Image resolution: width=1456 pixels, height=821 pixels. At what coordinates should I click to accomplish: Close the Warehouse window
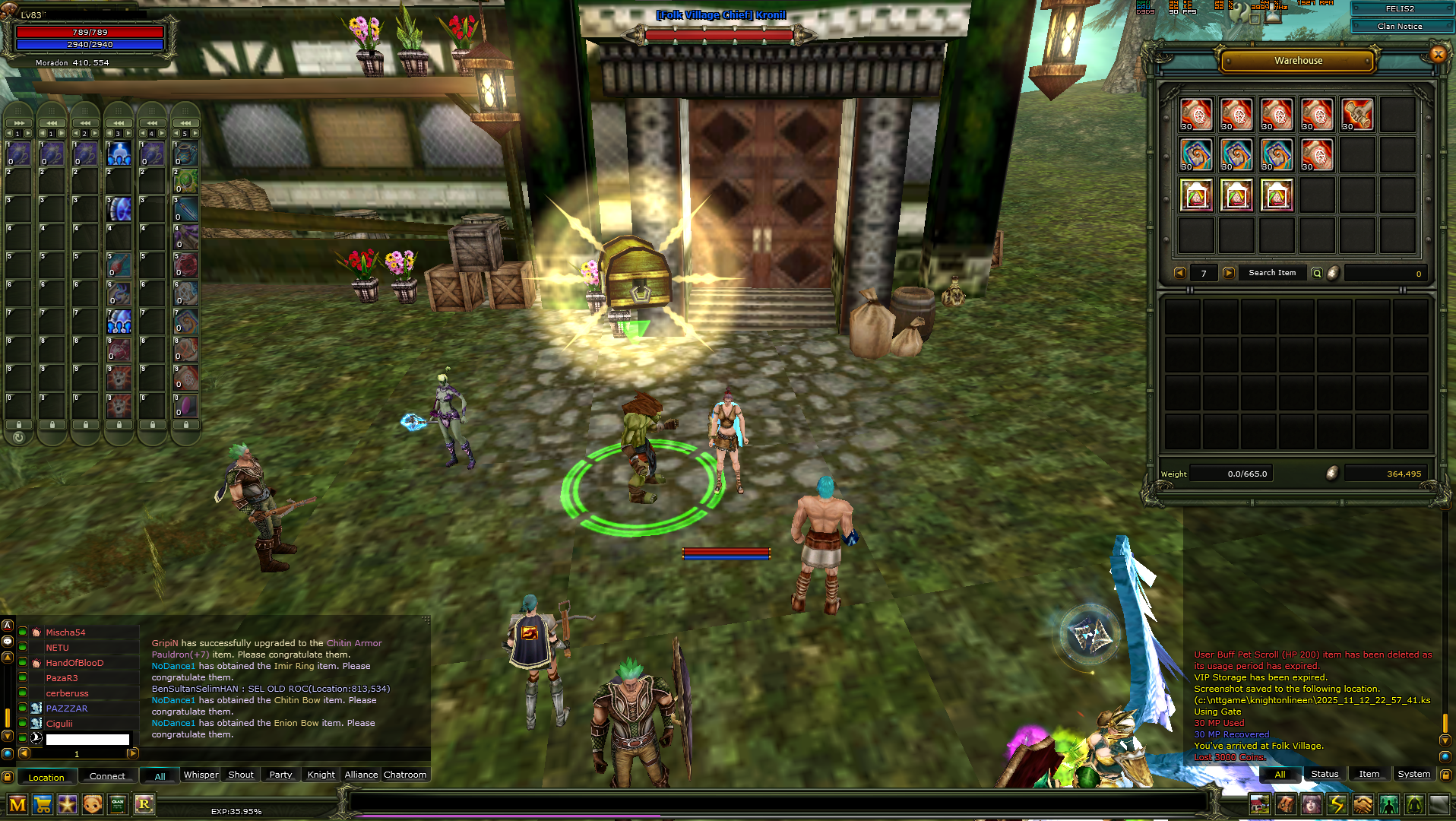click(x=1437, y=54)
